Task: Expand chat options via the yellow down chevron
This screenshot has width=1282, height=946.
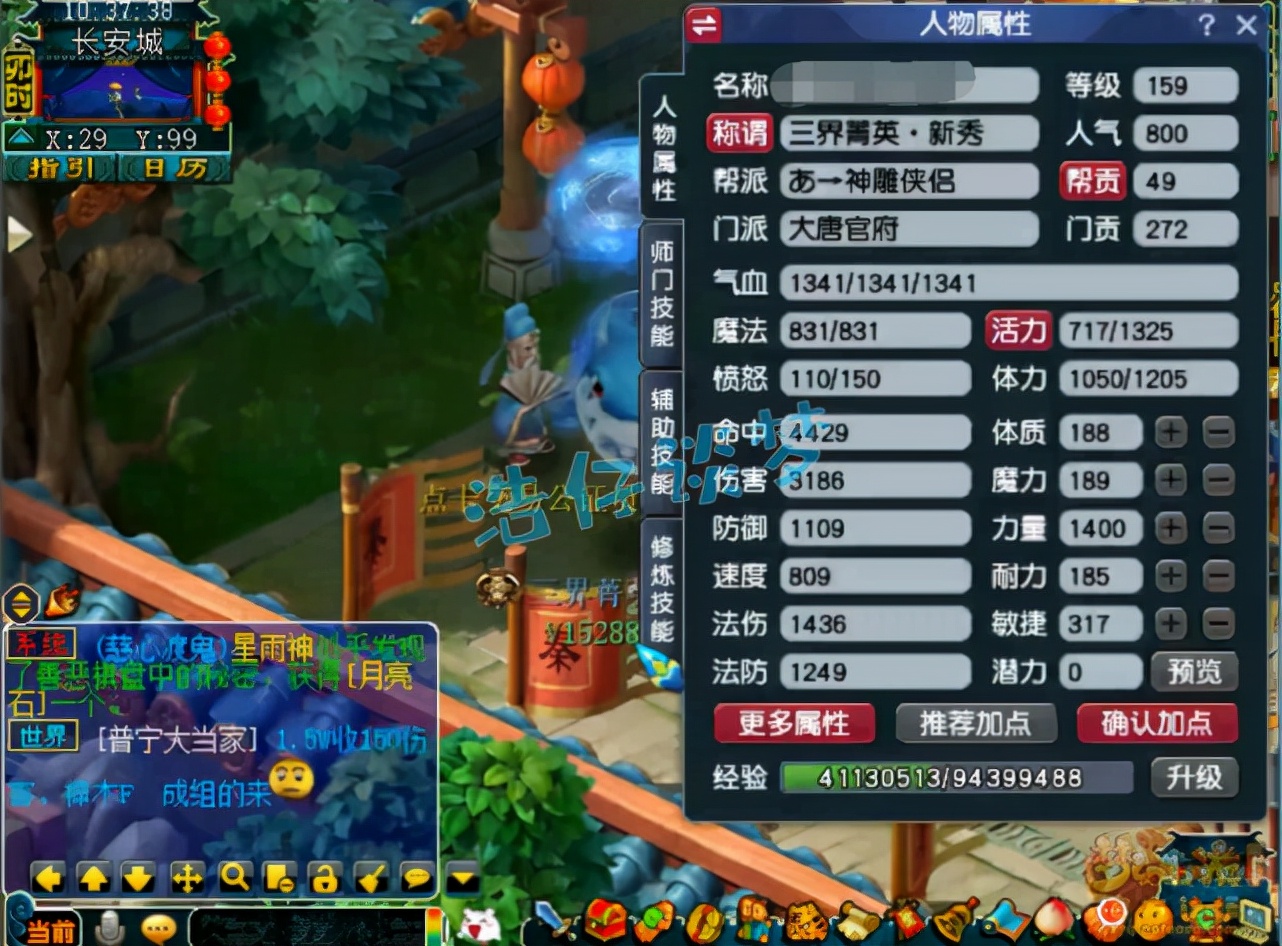Action: pos(461,878)
